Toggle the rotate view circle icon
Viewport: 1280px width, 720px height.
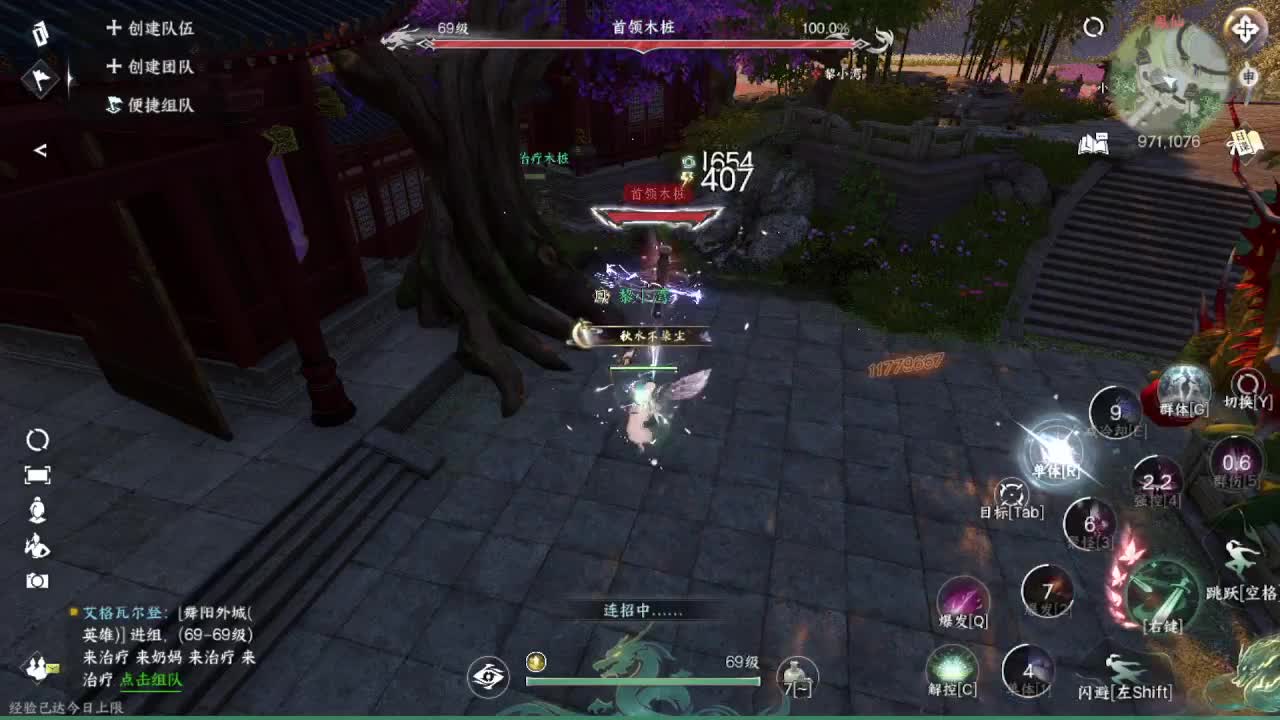[x=37, y=440]
